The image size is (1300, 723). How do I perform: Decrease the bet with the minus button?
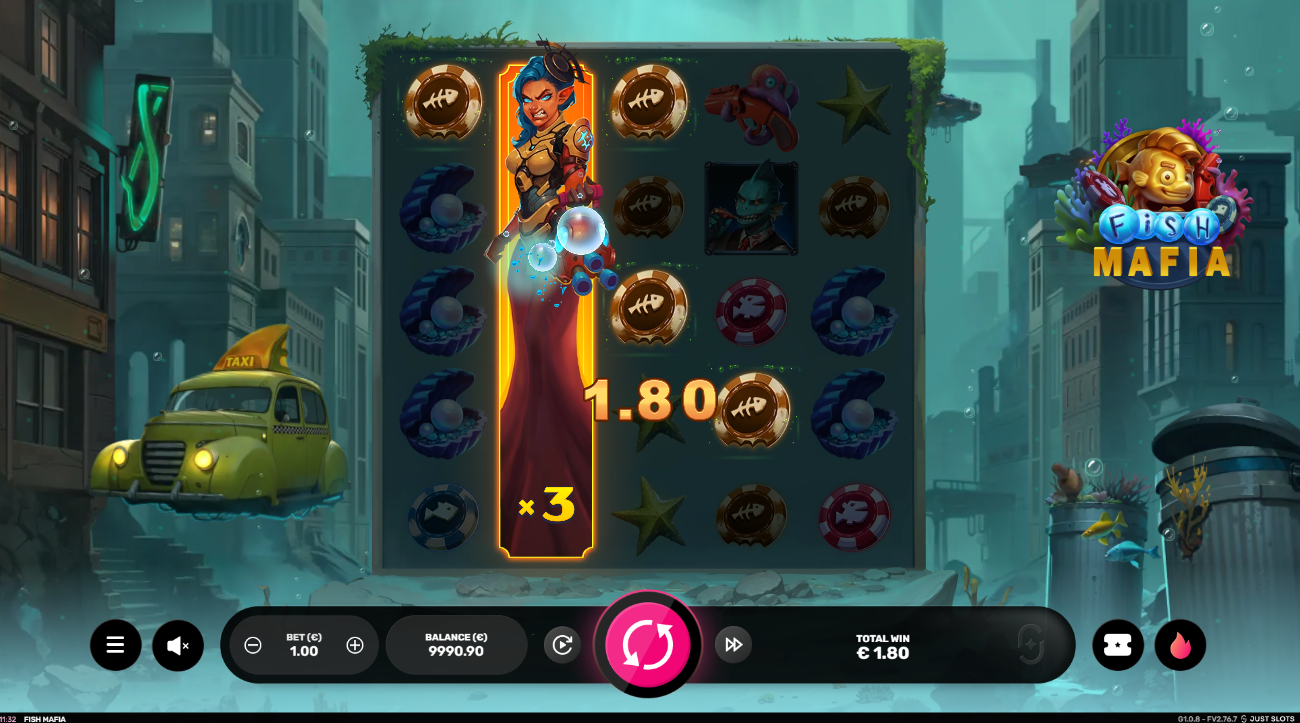253,645
